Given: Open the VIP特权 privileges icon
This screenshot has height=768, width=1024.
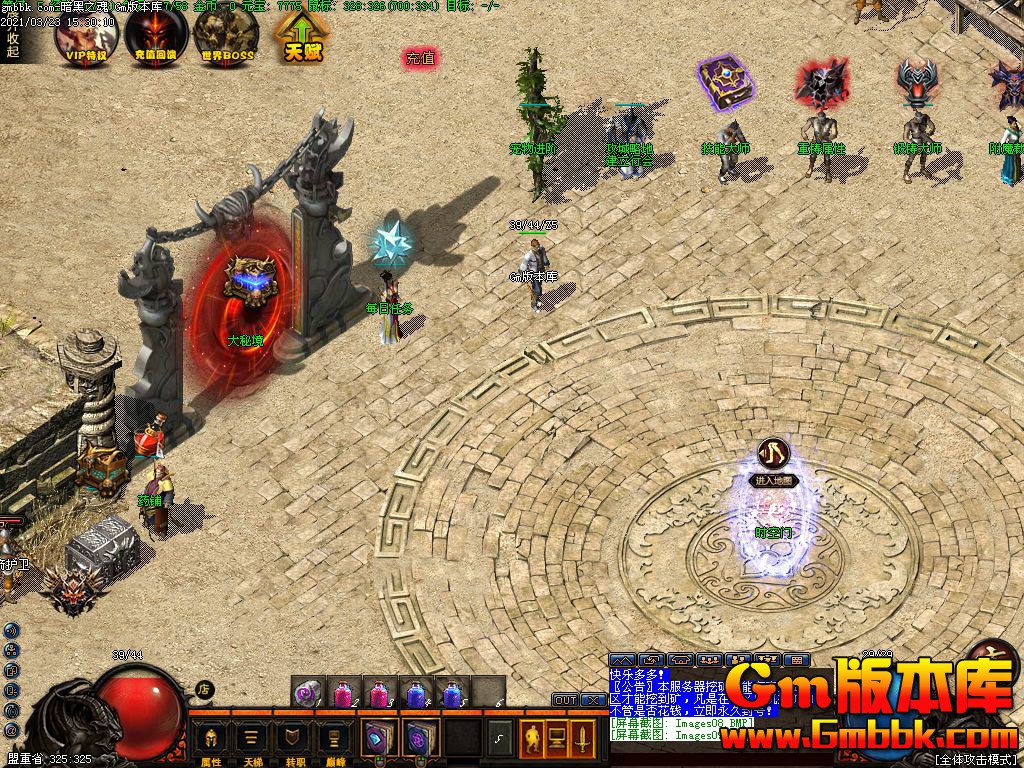Looking at the screenshot, I should click(x=87, y=36).
